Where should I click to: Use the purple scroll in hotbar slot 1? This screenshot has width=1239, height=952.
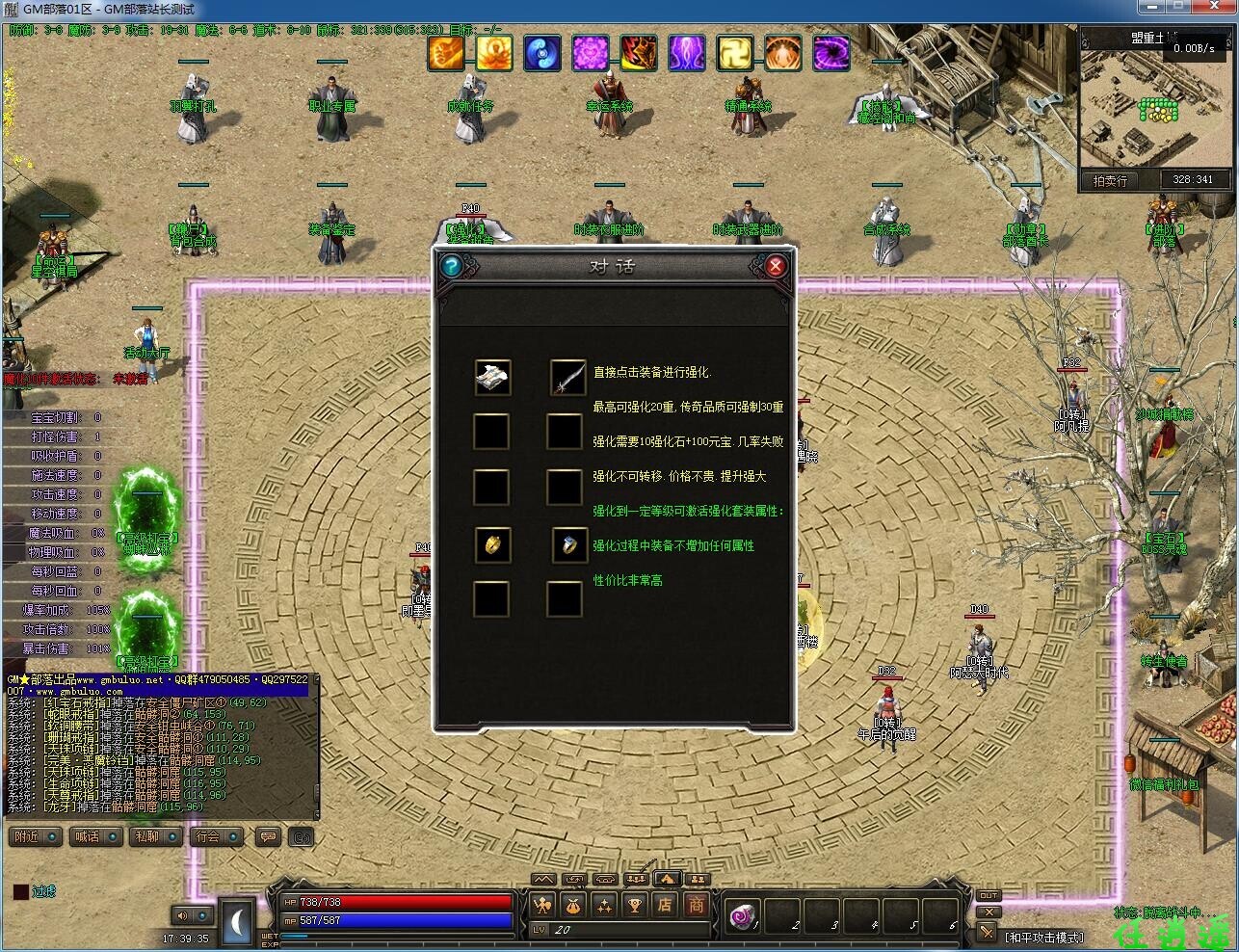[x=744, y=915]
